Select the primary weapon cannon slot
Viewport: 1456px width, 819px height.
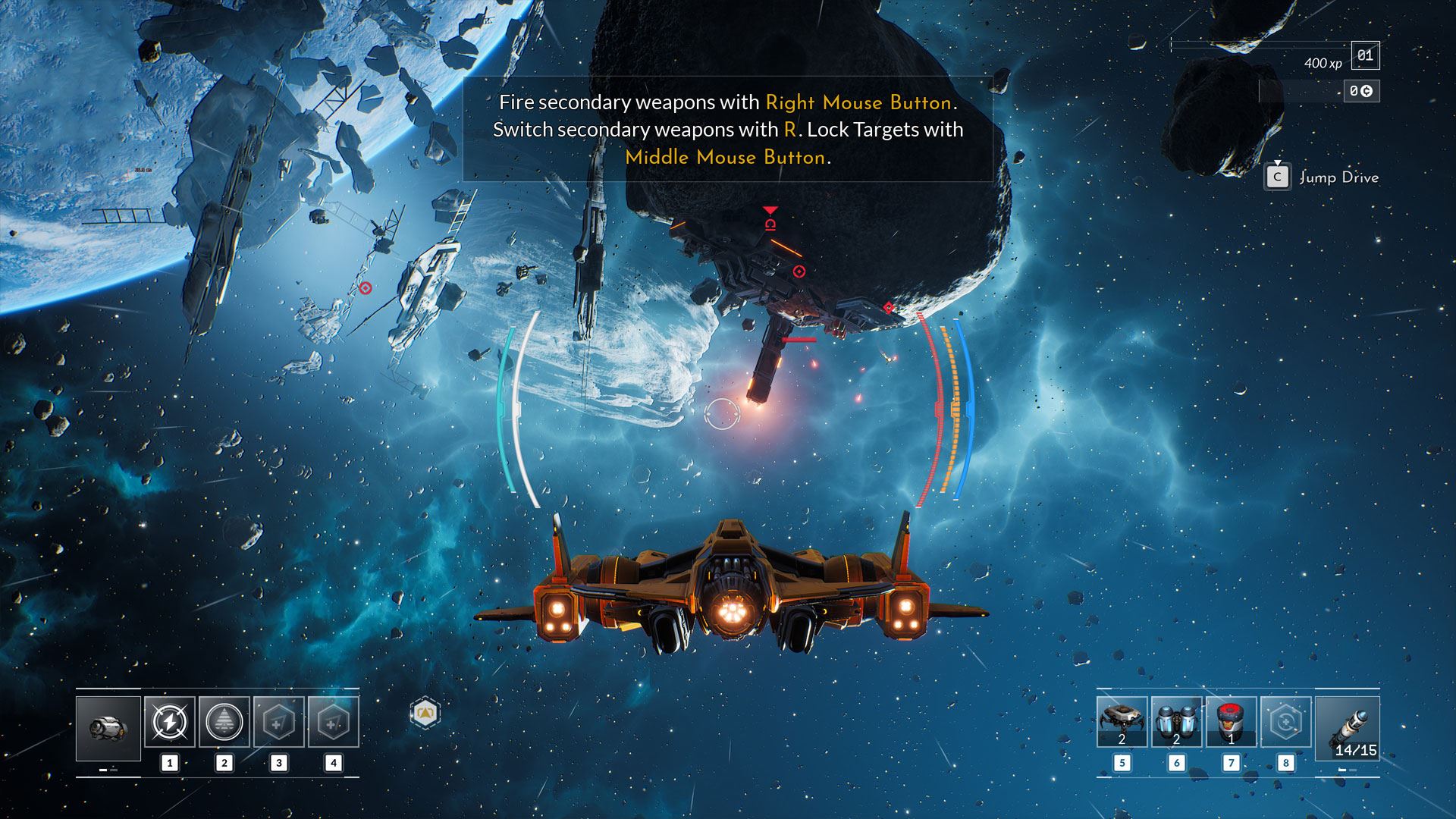click(108, 728)
